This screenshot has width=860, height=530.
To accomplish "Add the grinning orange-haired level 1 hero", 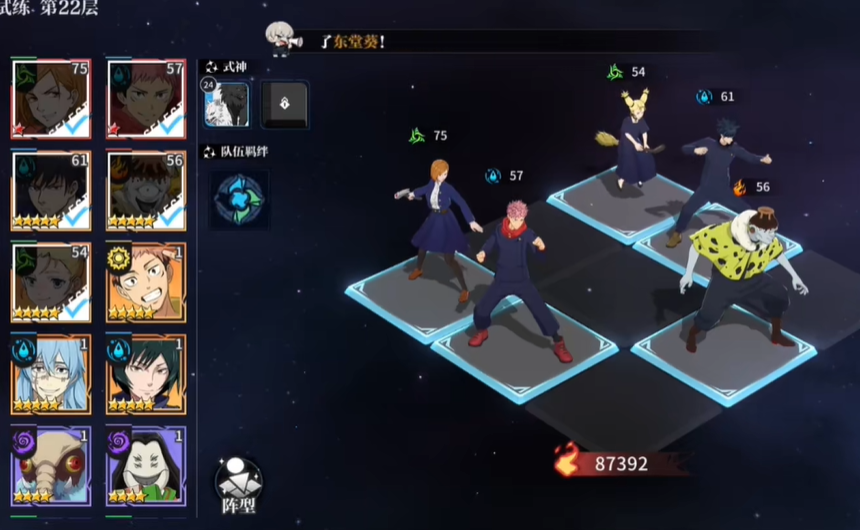I will tap(146, 283).
